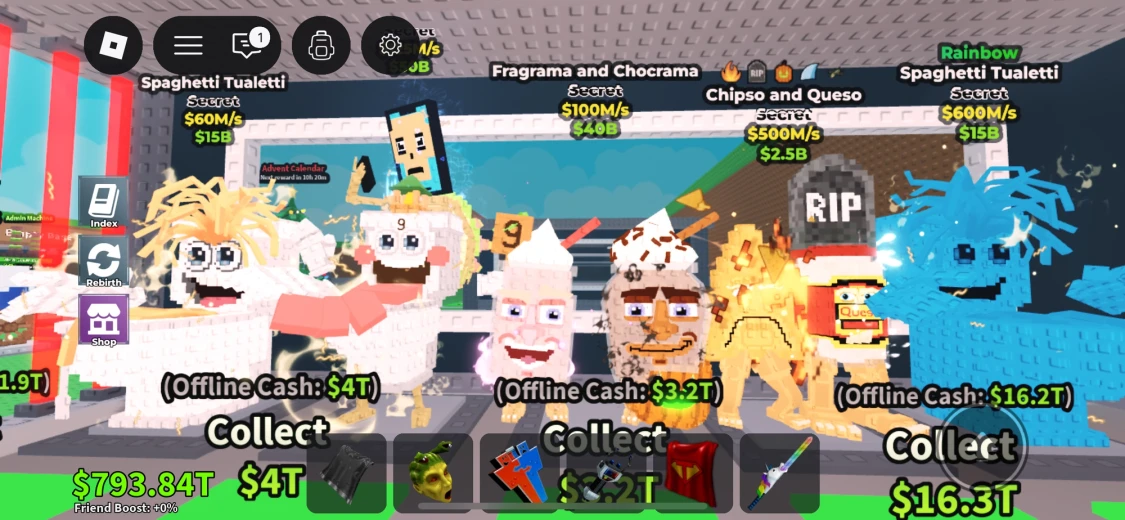
Task: Open the Index book
Action: 104,203
